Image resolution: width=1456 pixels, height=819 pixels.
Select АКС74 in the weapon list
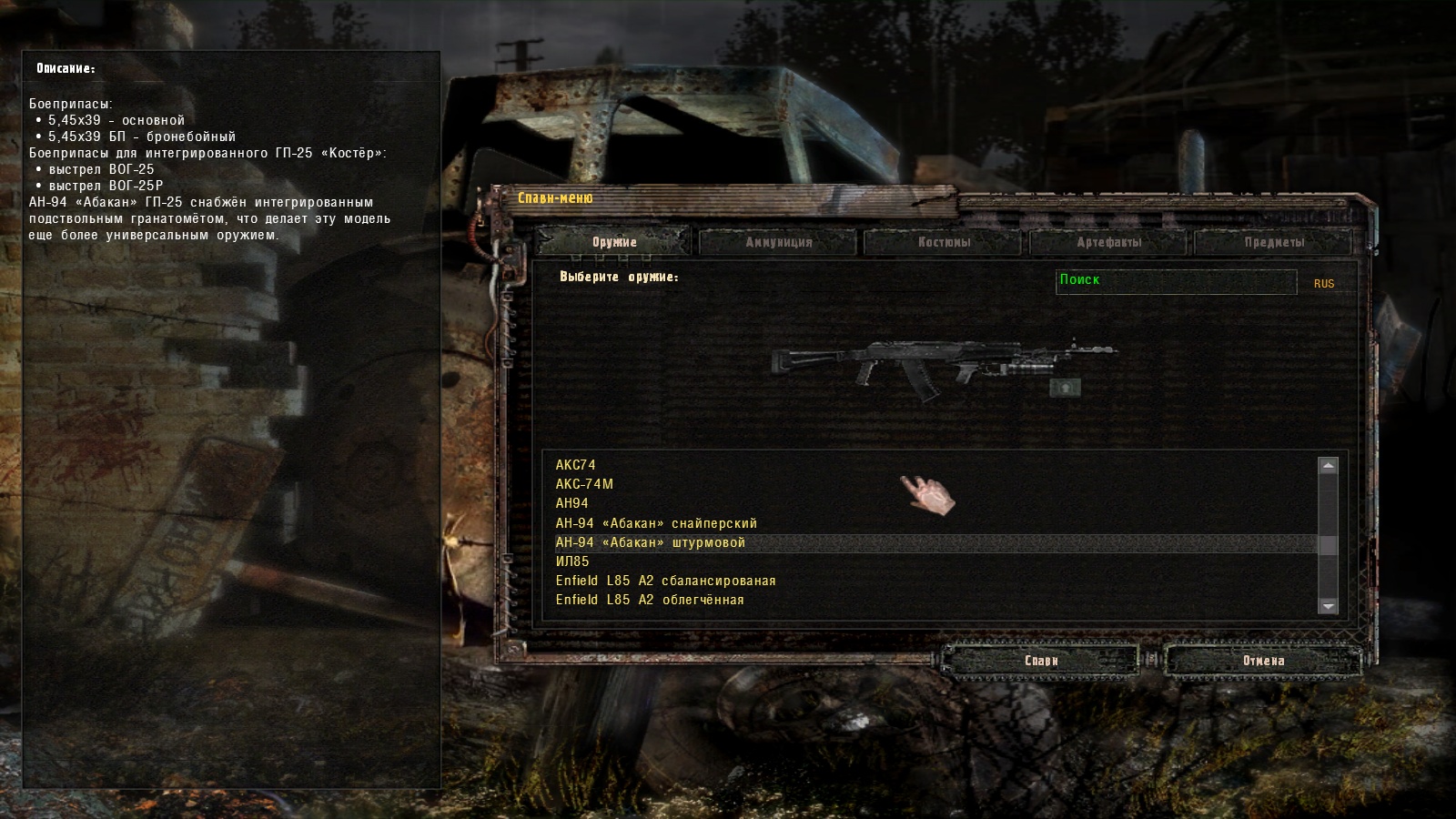tap(576, 465)
